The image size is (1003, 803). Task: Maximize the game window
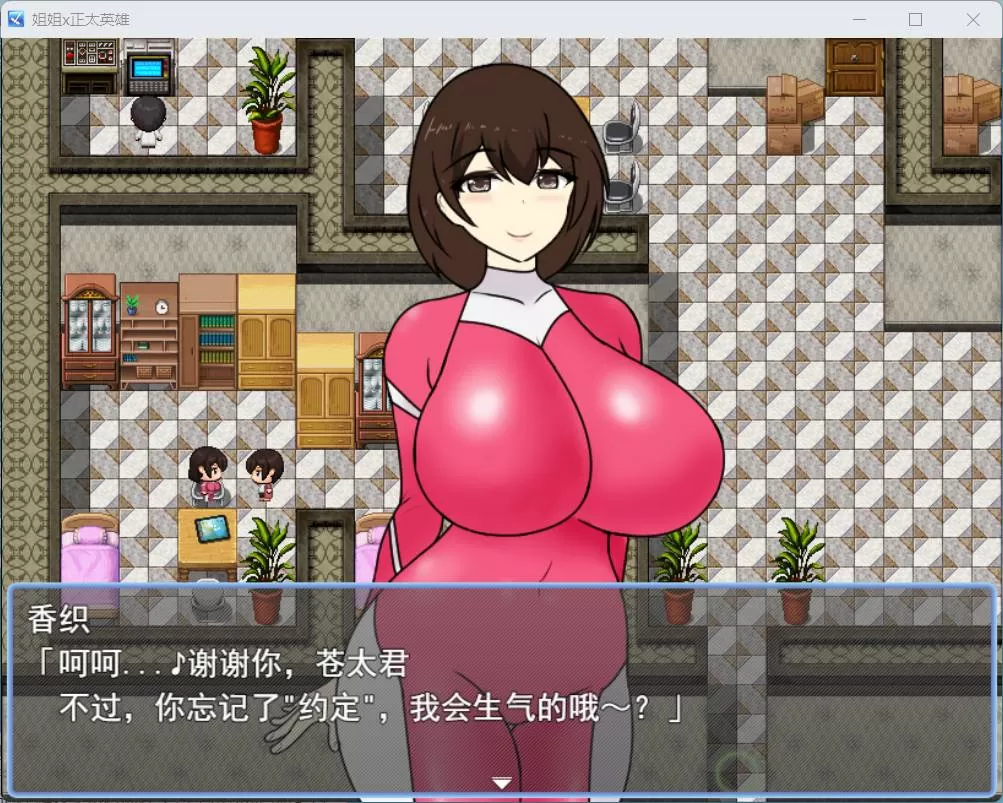(x=915, y=19)
